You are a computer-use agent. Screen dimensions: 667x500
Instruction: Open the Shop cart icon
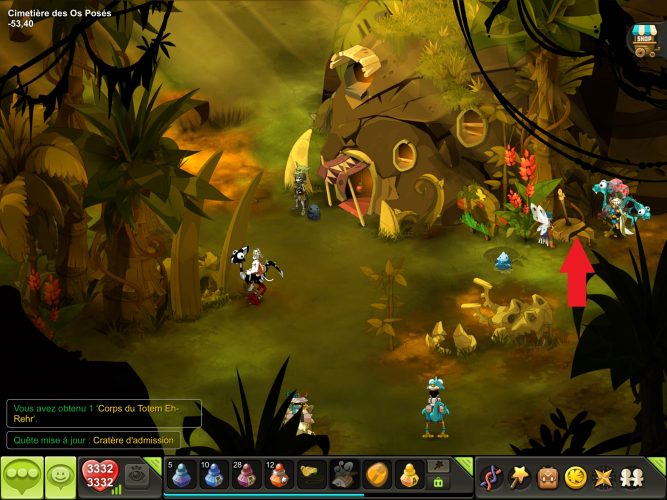click(x=641, y=38)
